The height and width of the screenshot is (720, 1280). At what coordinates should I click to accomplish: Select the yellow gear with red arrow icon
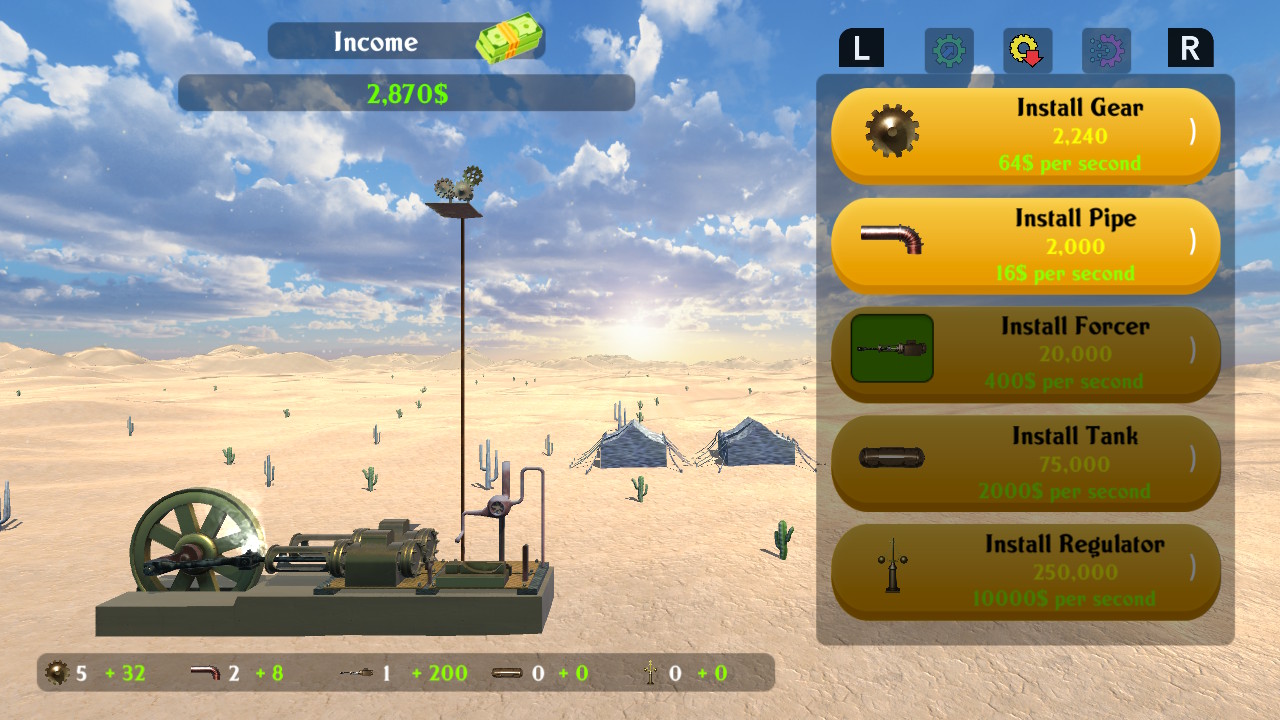[1027, 49]
